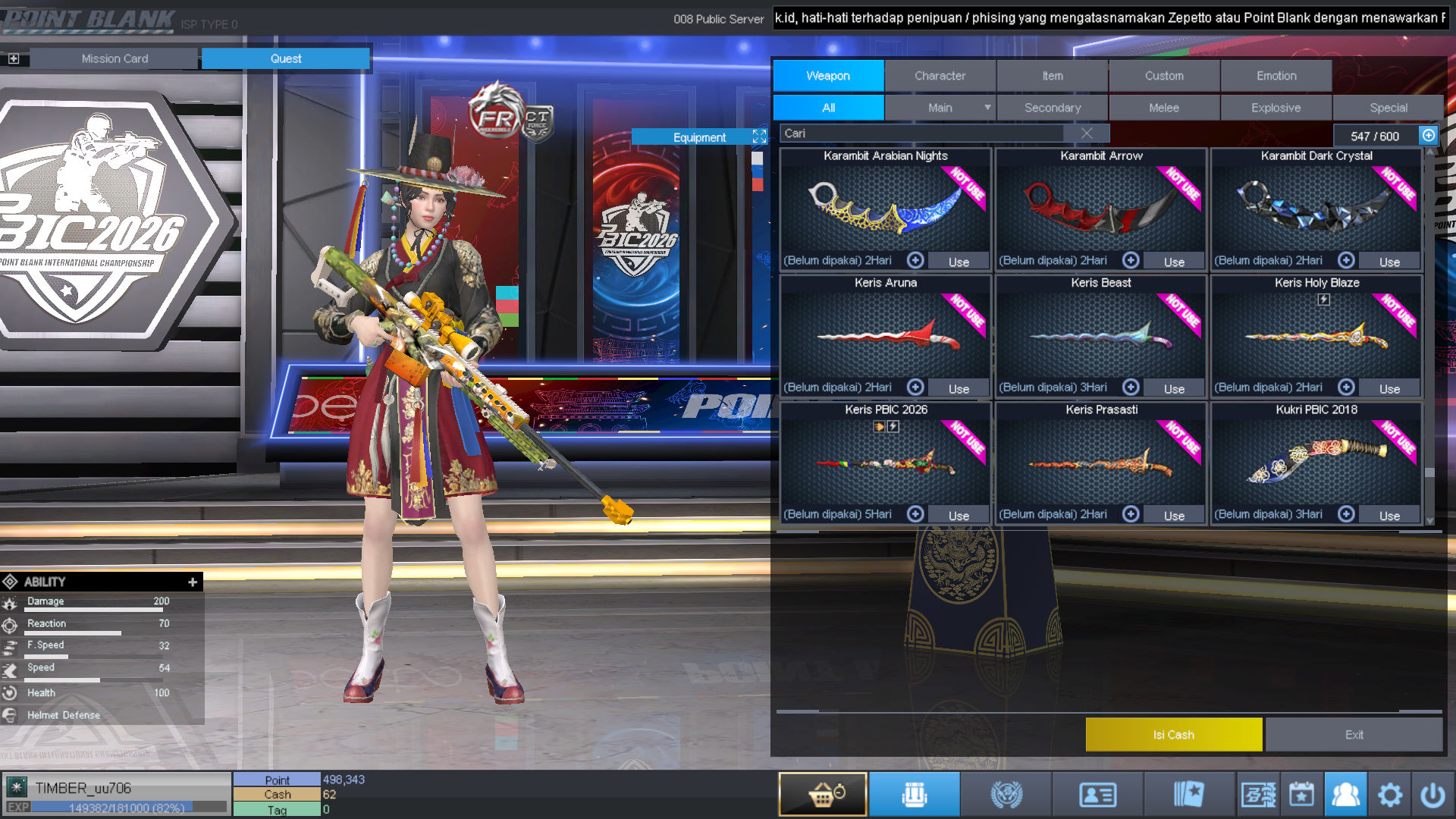Use the Karambit Arabian Nights
This screenshot has width=1456, height=819.
tap(959, 262)
